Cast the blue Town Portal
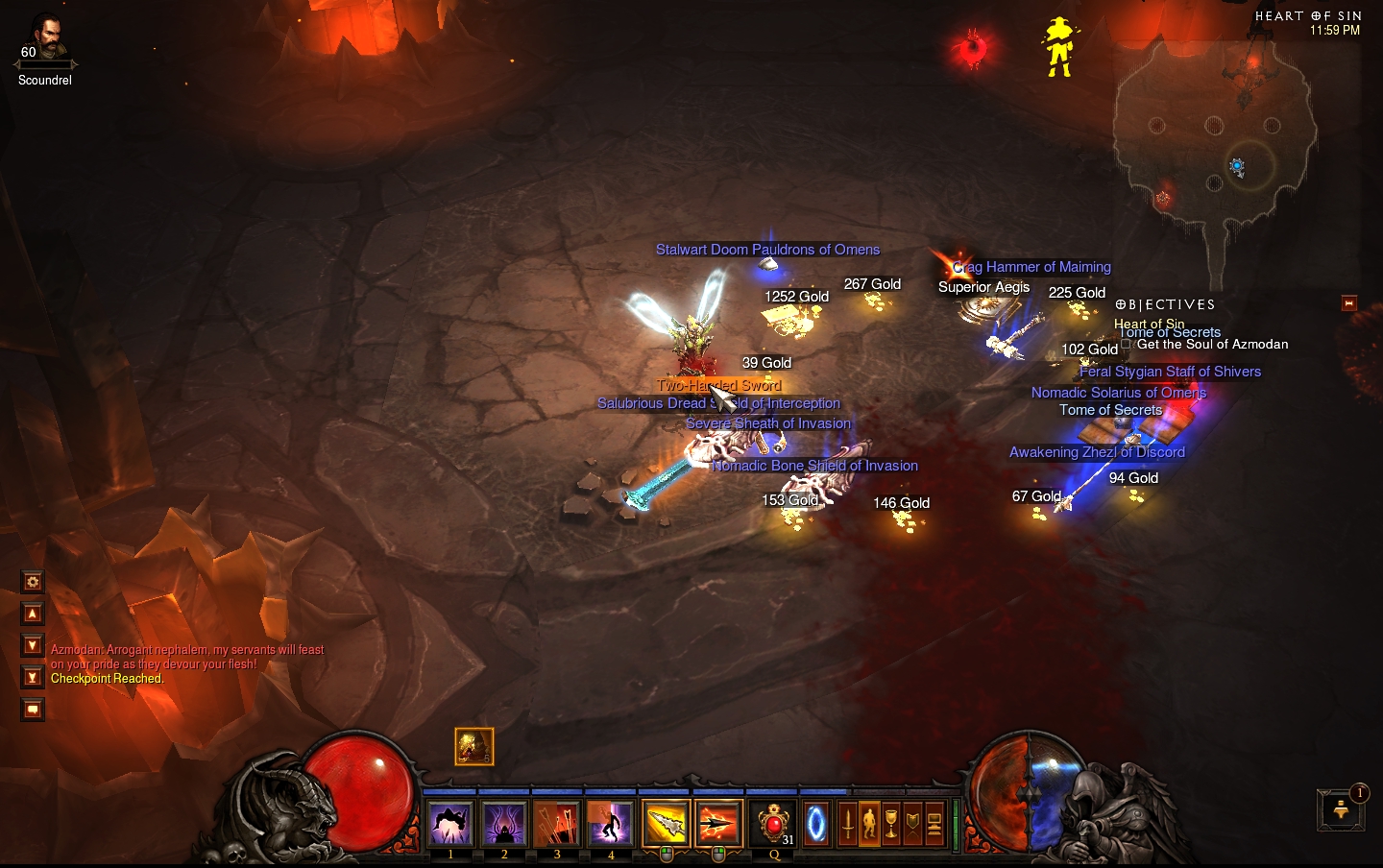 [x=816, y=824]
